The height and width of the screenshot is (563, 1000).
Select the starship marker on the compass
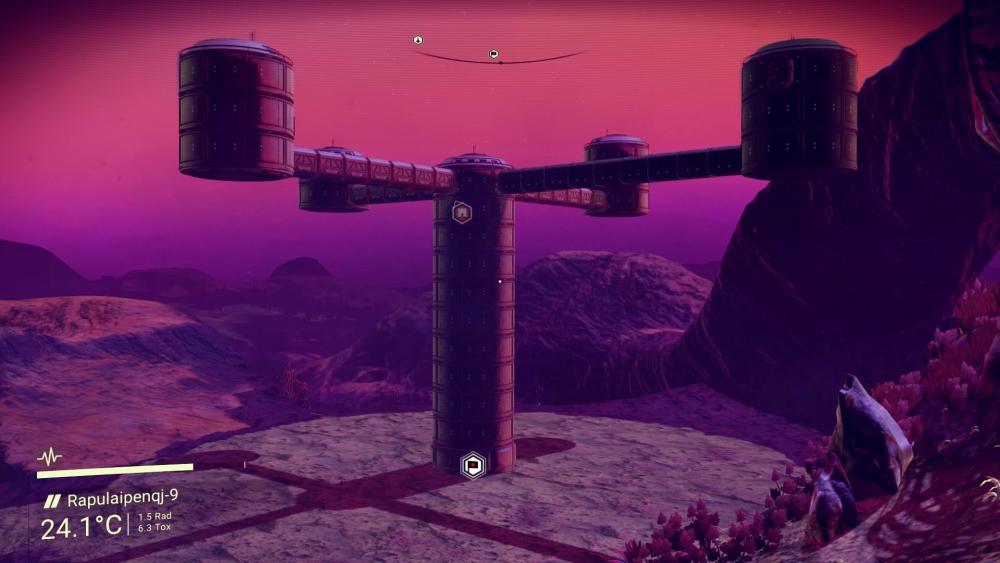click(418, 40)
